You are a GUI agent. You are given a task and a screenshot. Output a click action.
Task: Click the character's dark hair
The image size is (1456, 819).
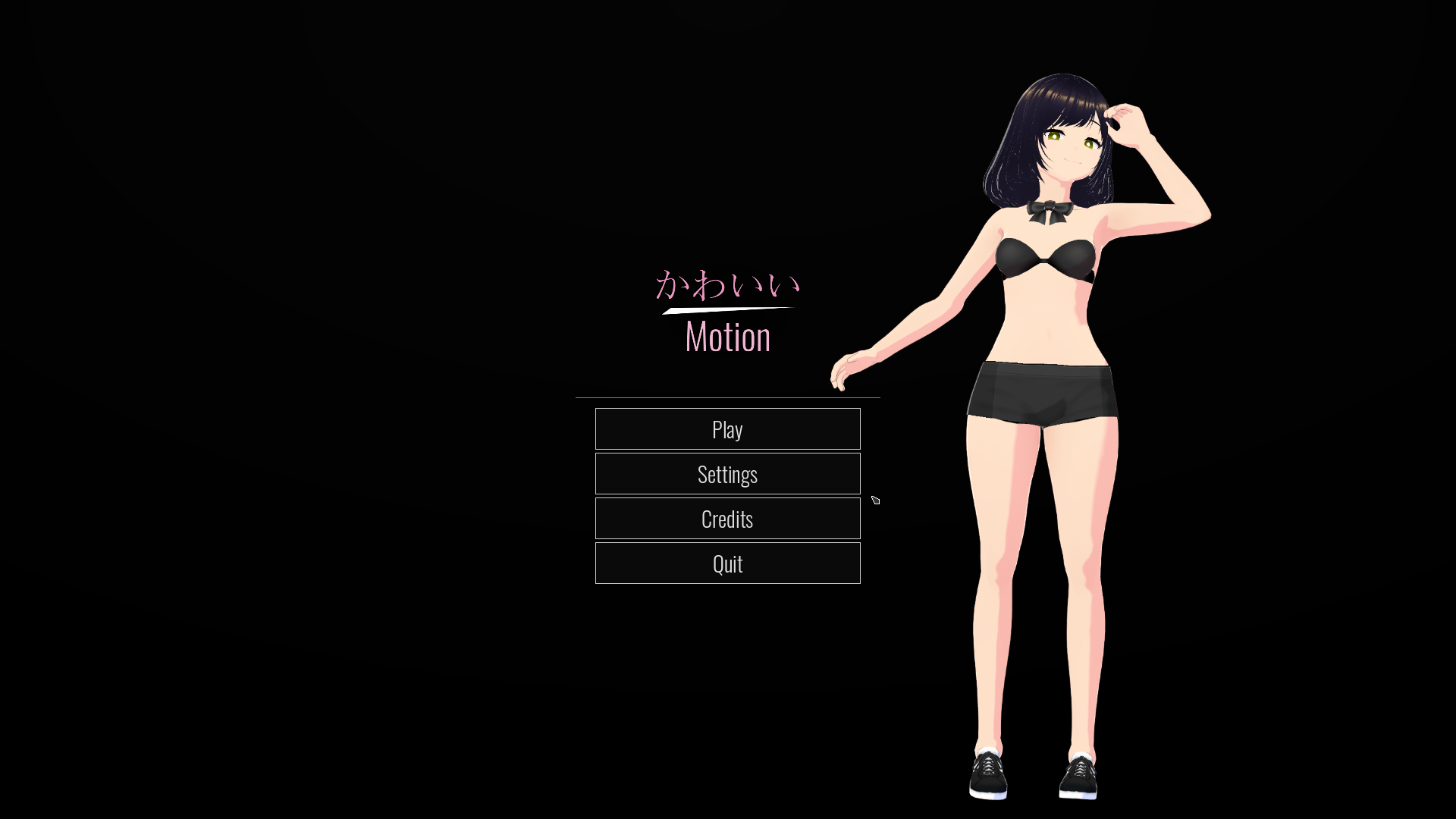point(1024,136)
